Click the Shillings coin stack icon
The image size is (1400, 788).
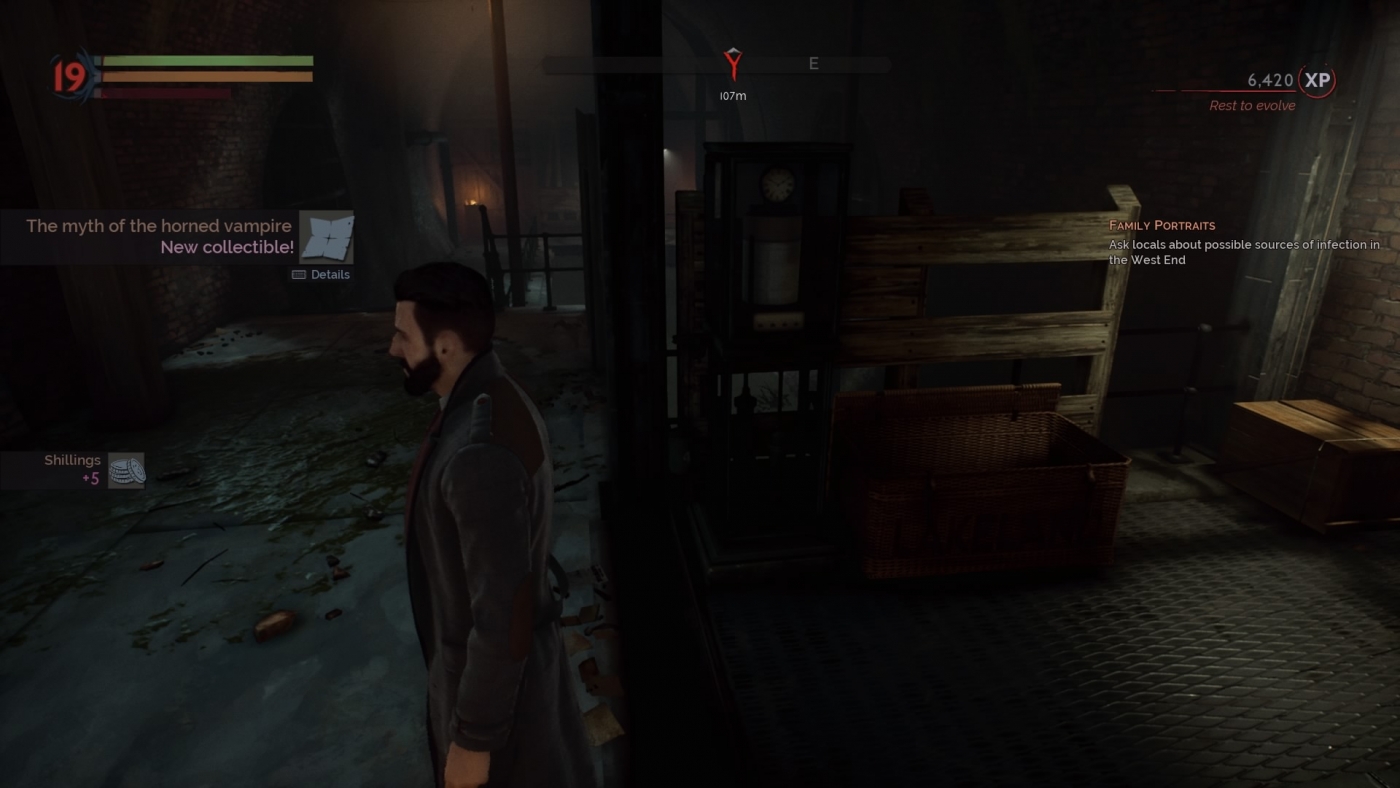[124, 470]
